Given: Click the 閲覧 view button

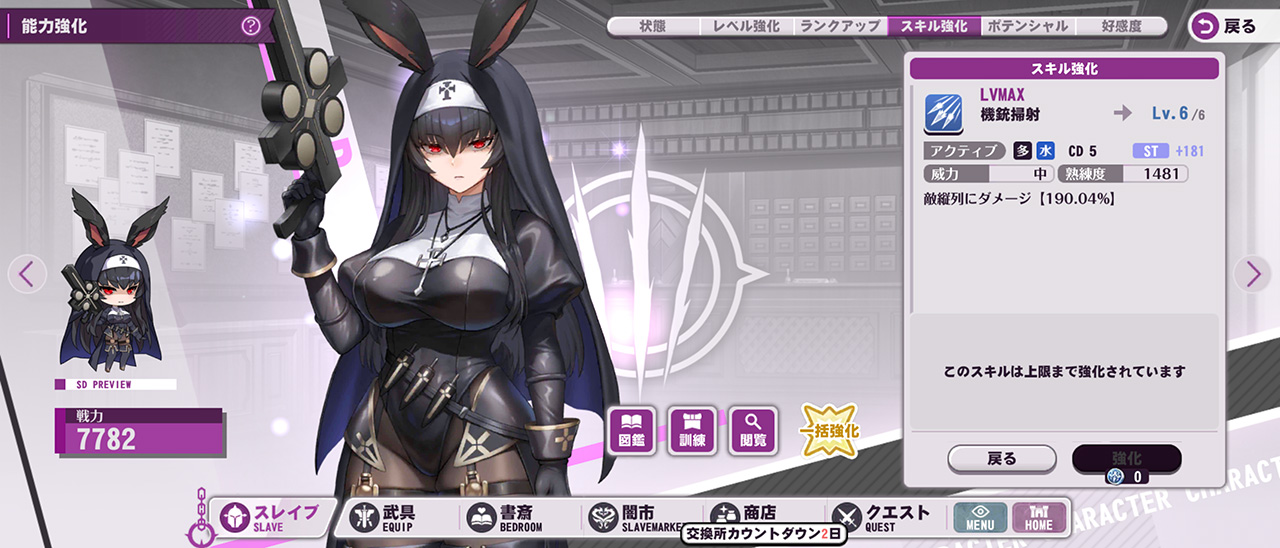Looking at the screenshot, I should point(754,430).
